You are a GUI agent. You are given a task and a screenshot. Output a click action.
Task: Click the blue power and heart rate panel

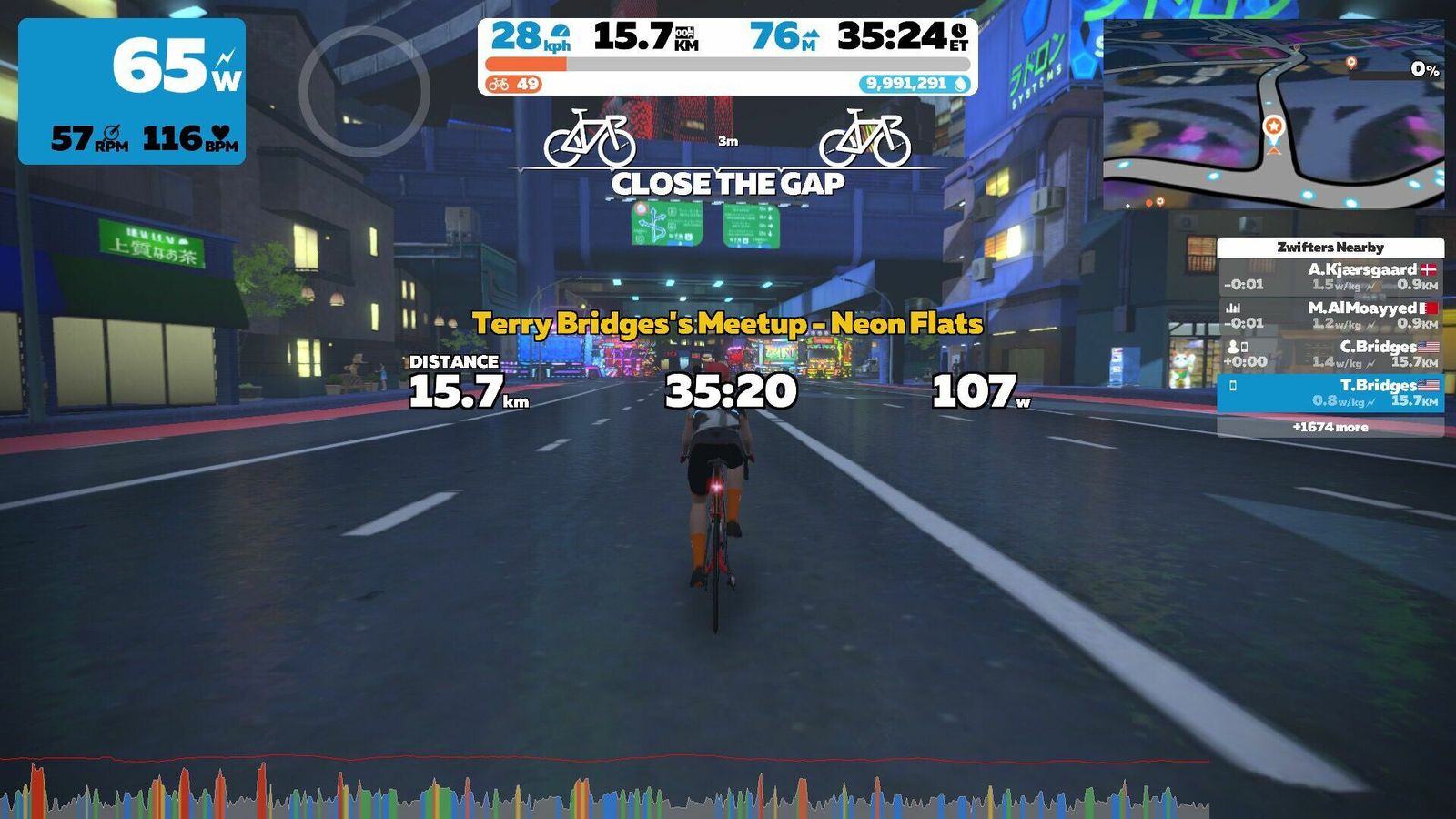pyautogui.click(x=132, y=91)
